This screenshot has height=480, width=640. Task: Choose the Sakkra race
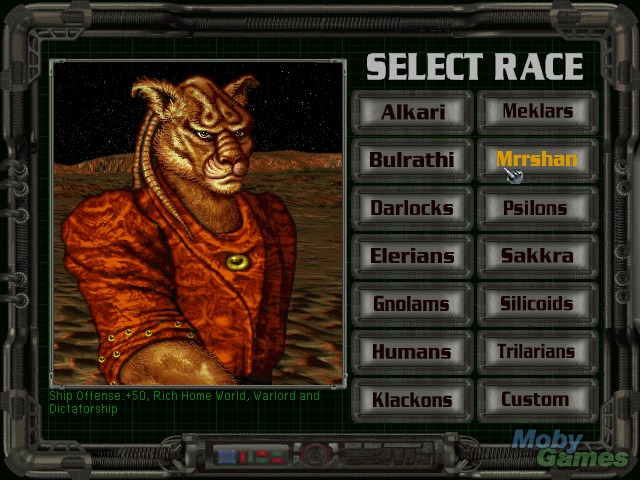(537, 256)
